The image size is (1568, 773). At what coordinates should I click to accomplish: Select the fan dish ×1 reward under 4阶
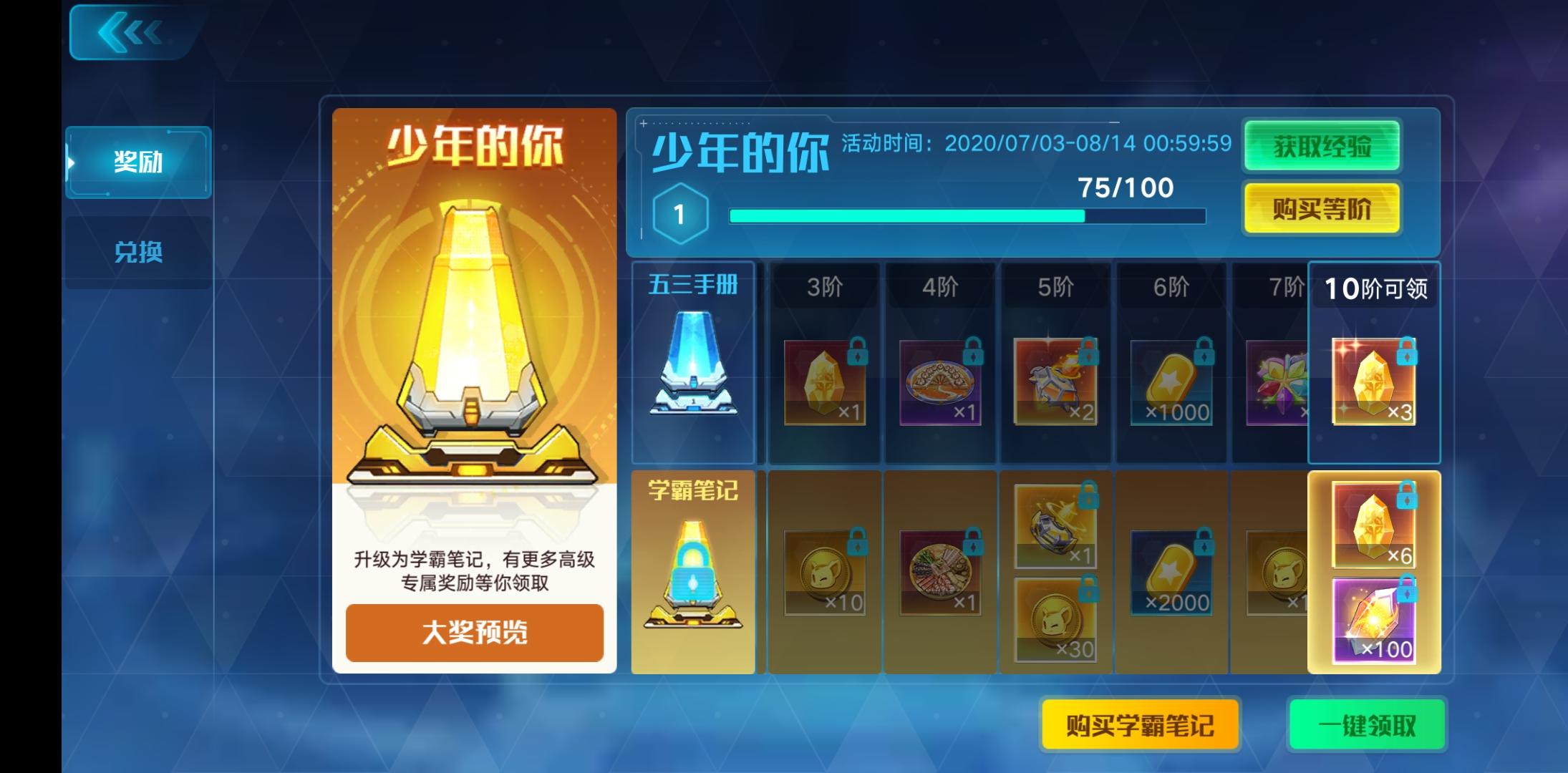[940, 383]
